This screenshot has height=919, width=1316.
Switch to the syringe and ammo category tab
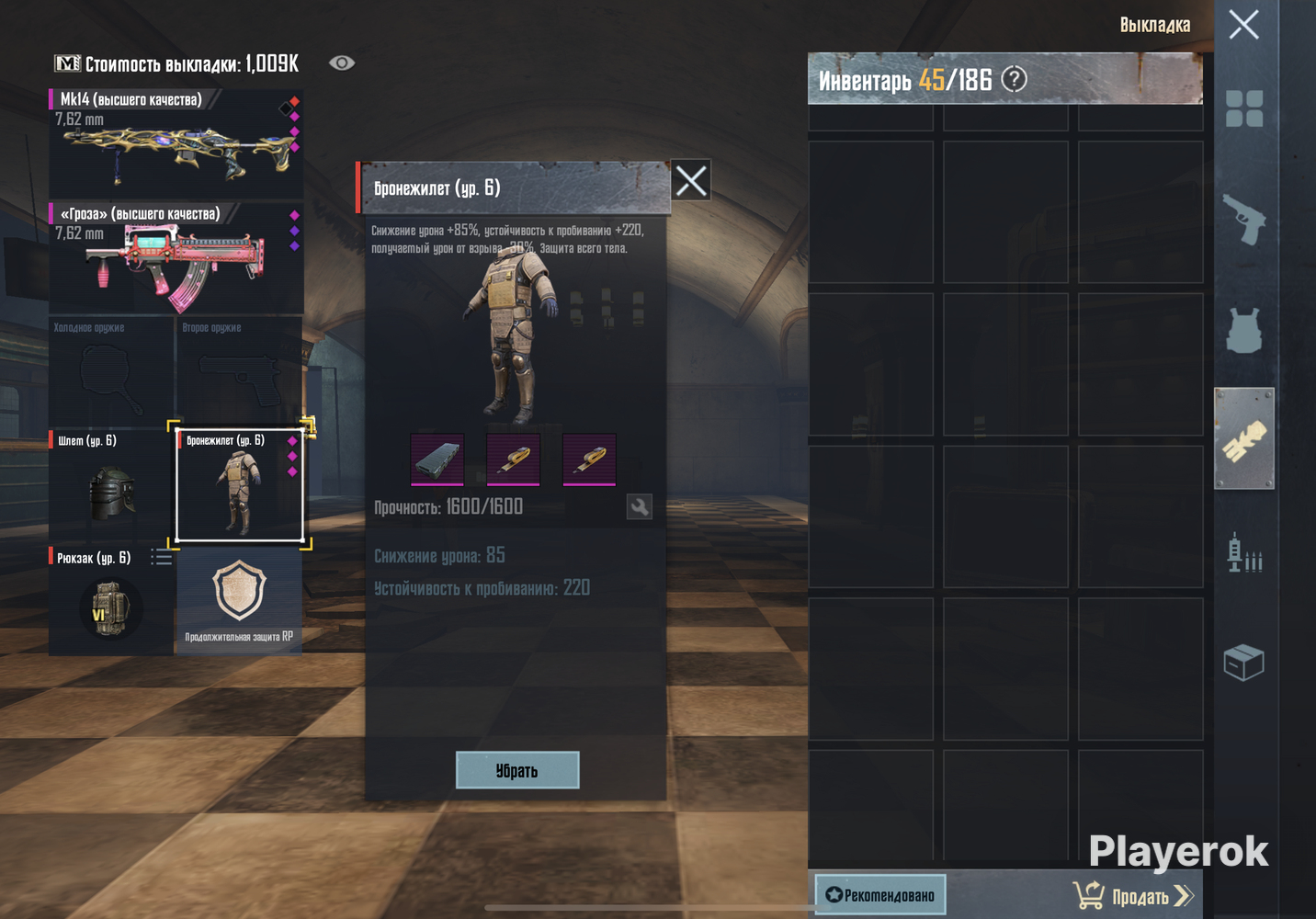tap(1244, 551)
